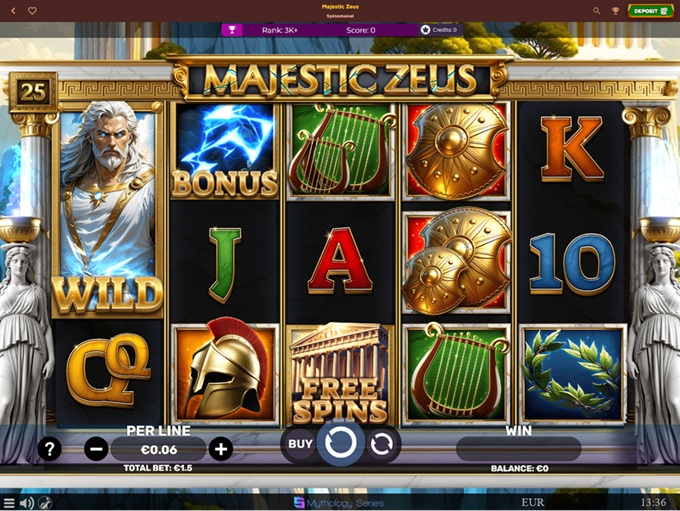The image size is (680, 511).
Task: Open the hamburger menu in the bottom bar
Action: coord(9,503)
